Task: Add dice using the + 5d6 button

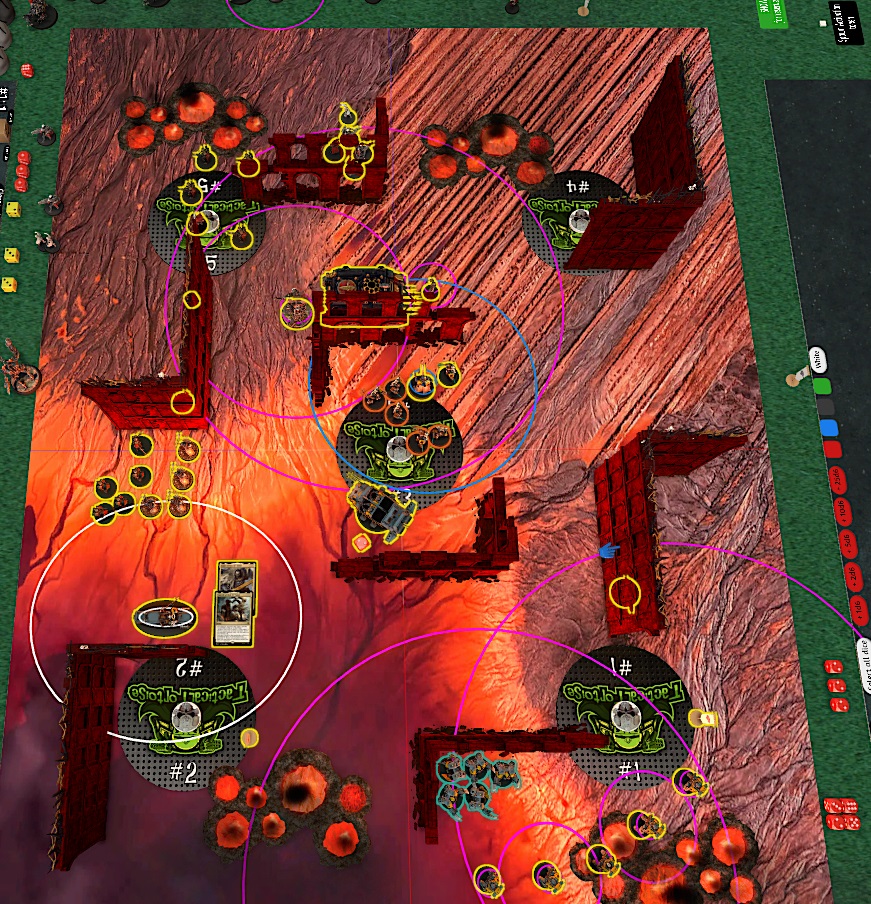Action: tap(848, 544)
